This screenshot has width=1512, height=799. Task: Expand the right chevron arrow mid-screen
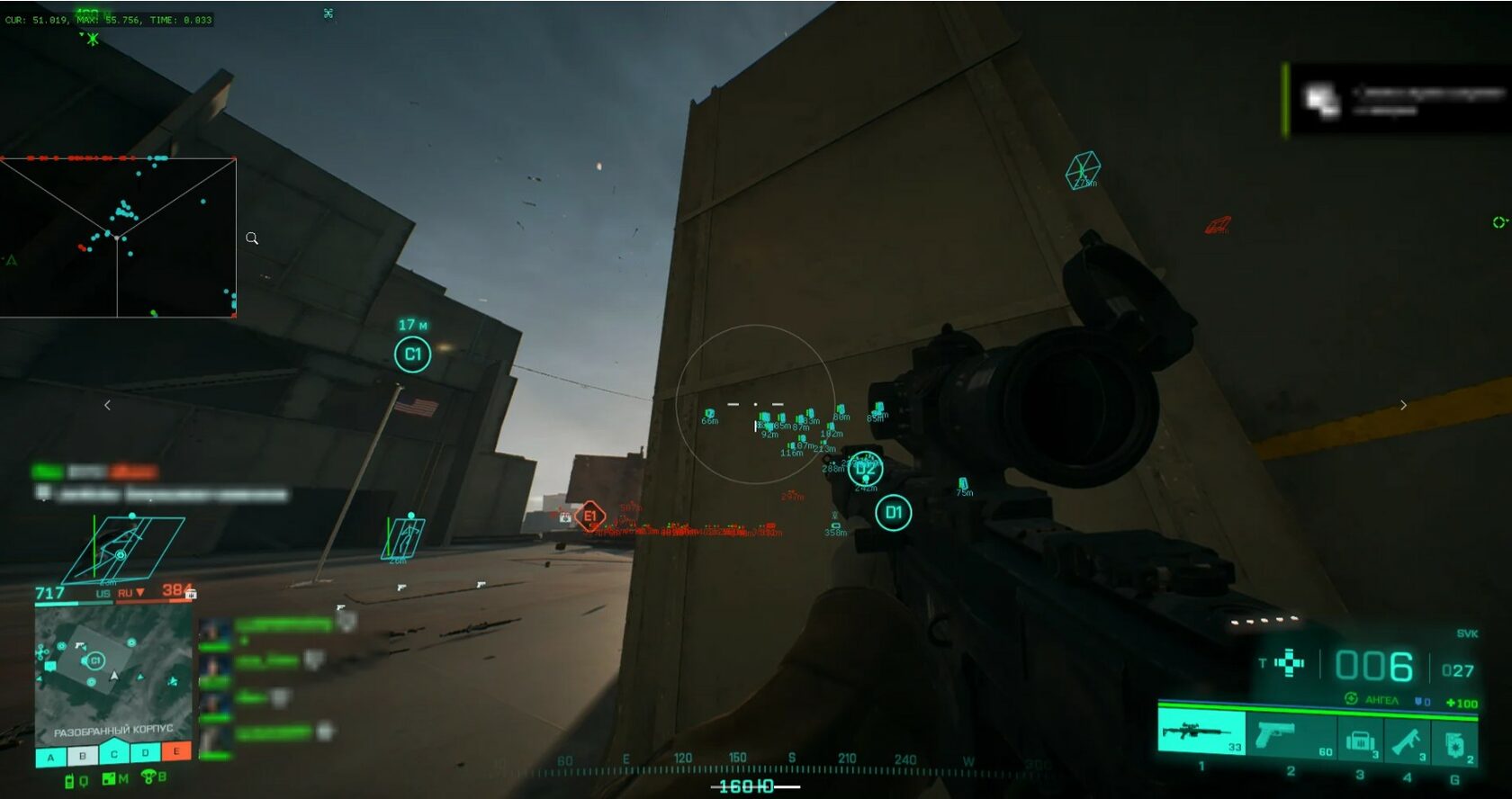1404,404
